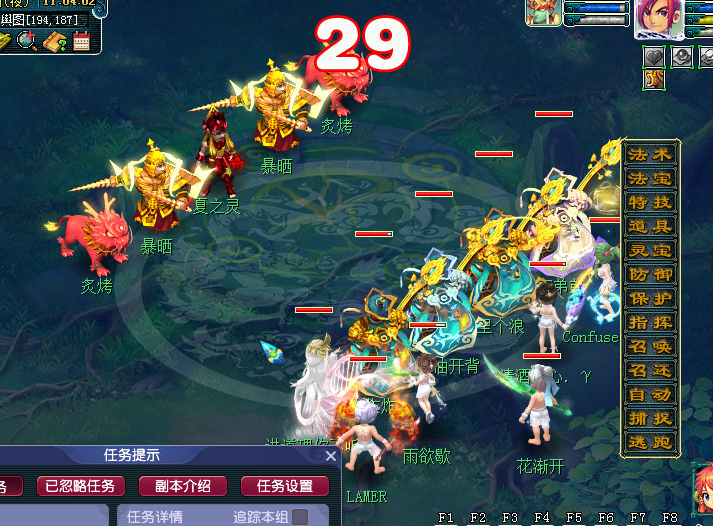Open the 道具 item command
This screenshot has width=713, height=526.
(650, 227)
